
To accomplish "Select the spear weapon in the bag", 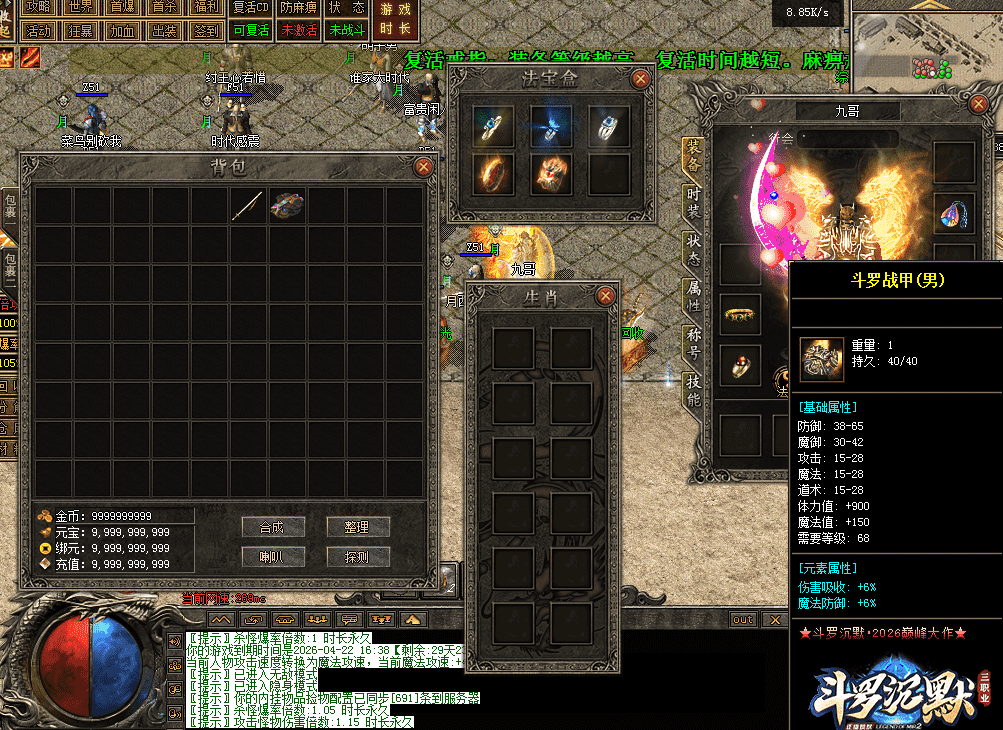I will point(248,205).
